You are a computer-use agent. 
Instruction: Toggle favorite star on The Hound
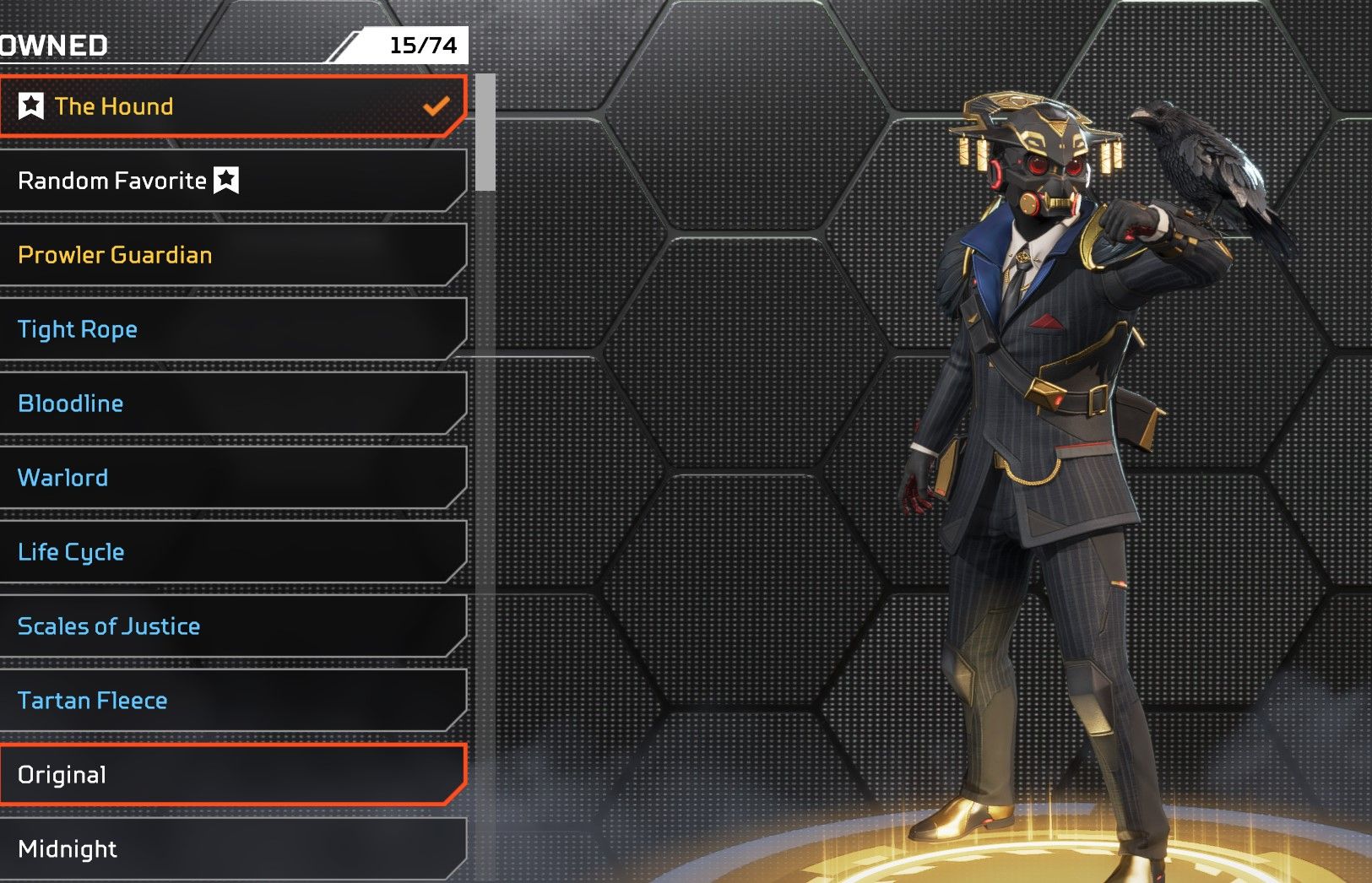(31, 106)
